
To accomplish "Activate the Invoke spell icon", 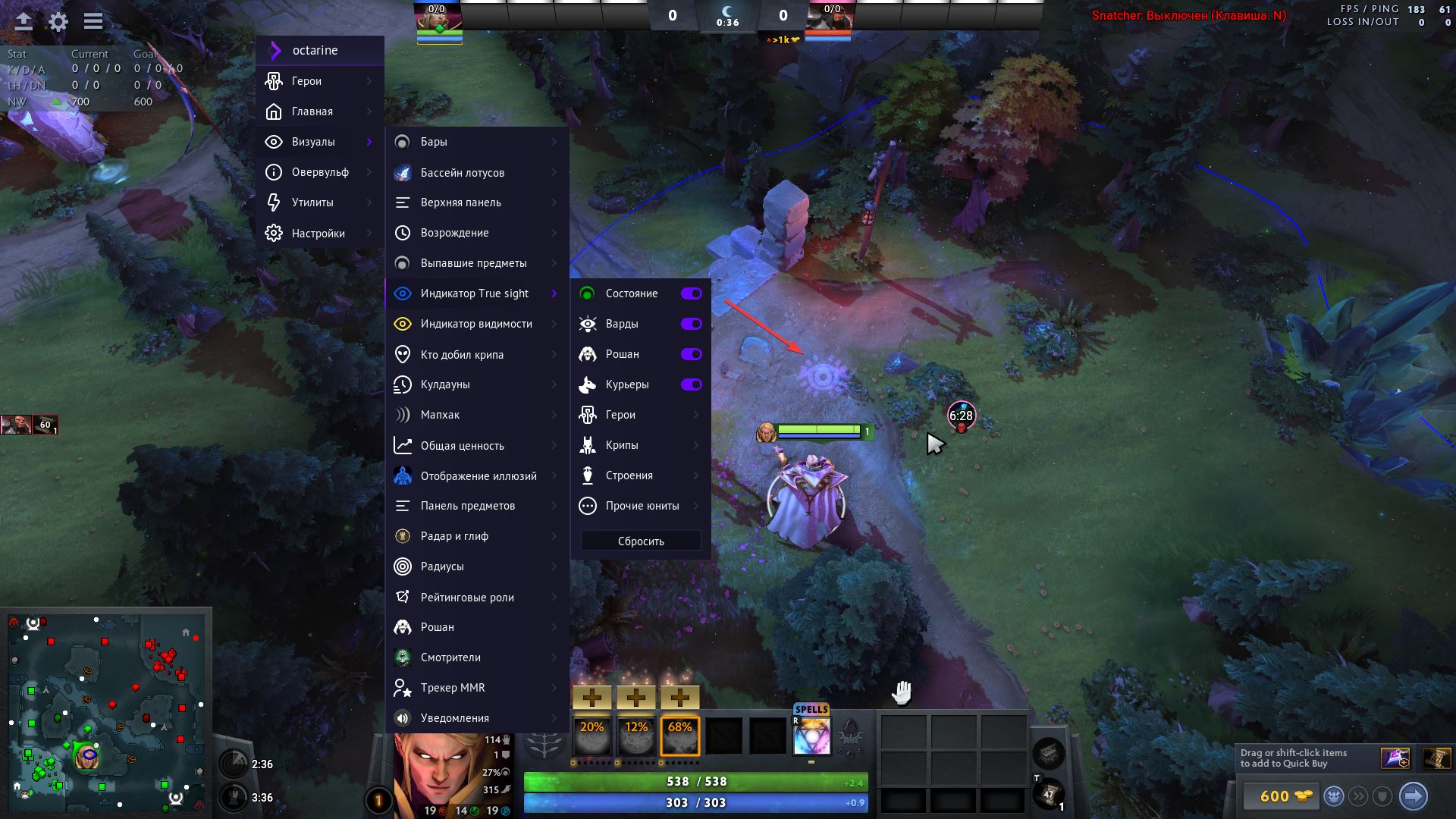I will click(811, 736).
